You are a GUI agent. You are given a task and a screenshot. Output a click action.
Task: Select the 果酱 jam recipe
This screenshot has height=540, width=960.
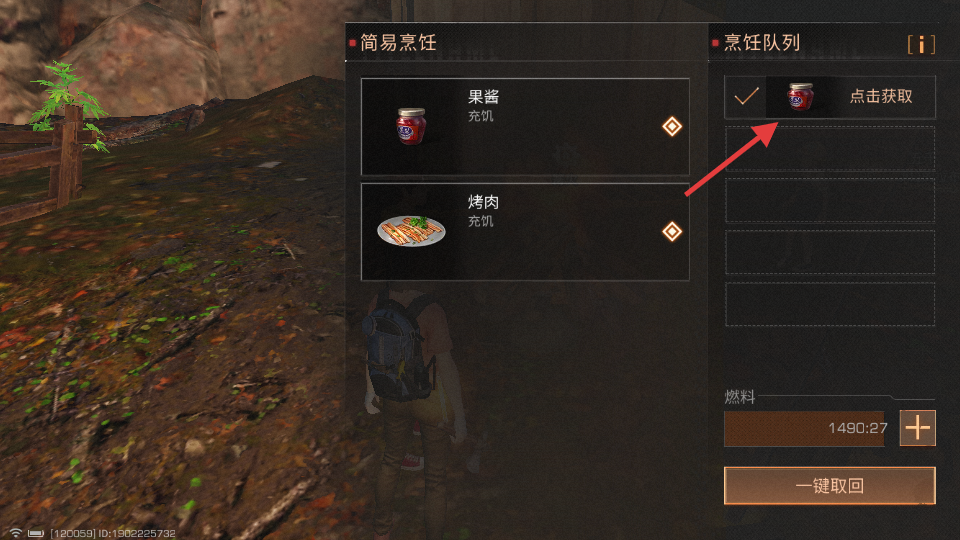coord(525,127)
